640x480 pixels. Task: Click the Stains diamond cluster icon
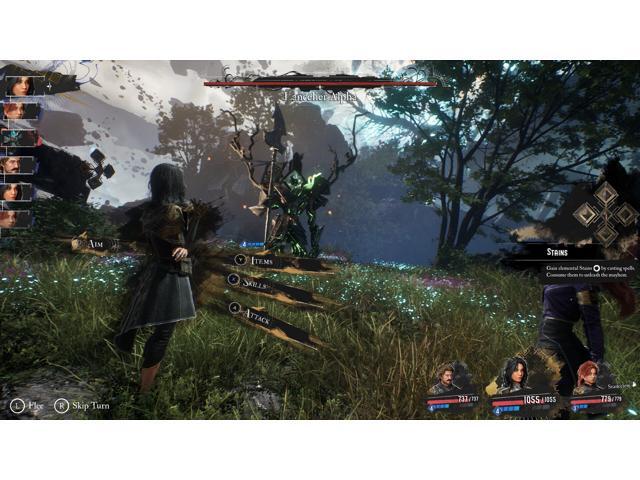[x=605, y=211]
